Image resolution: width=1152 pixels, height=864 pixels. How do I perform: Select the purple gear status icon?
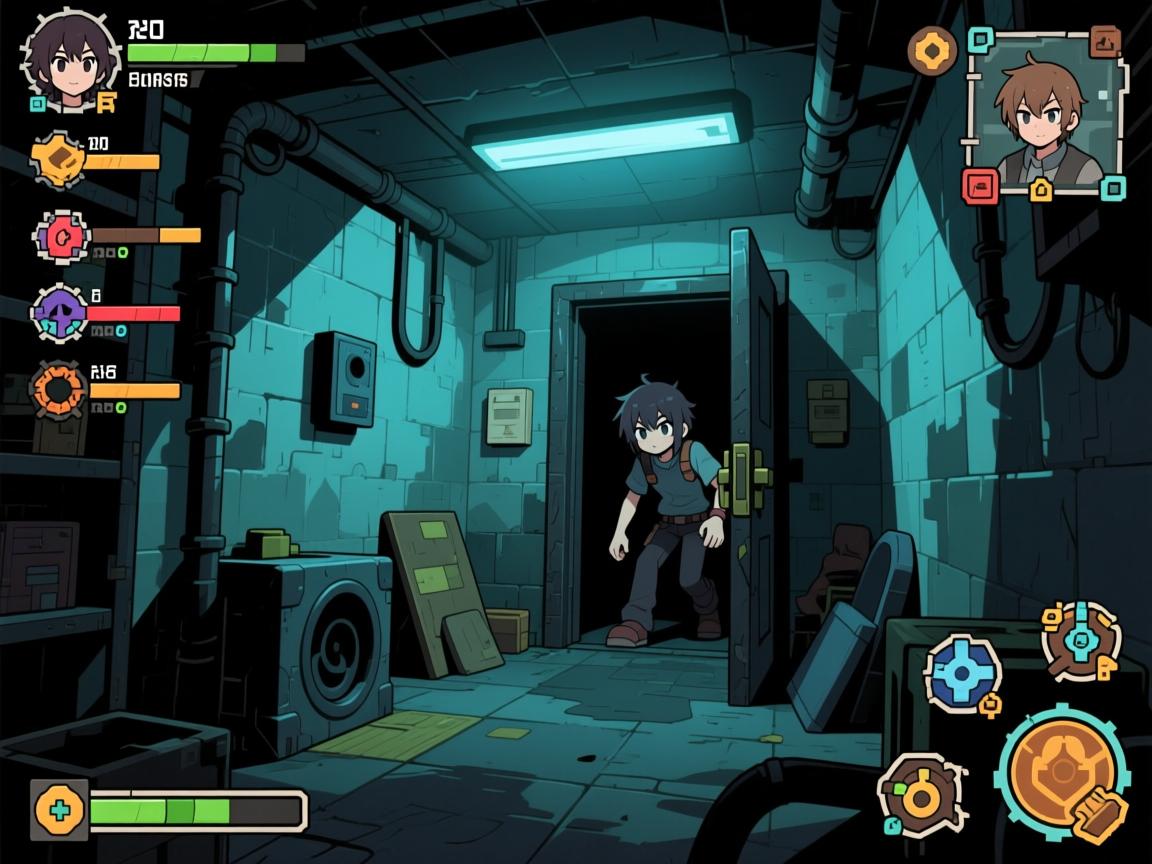[59, 314]
